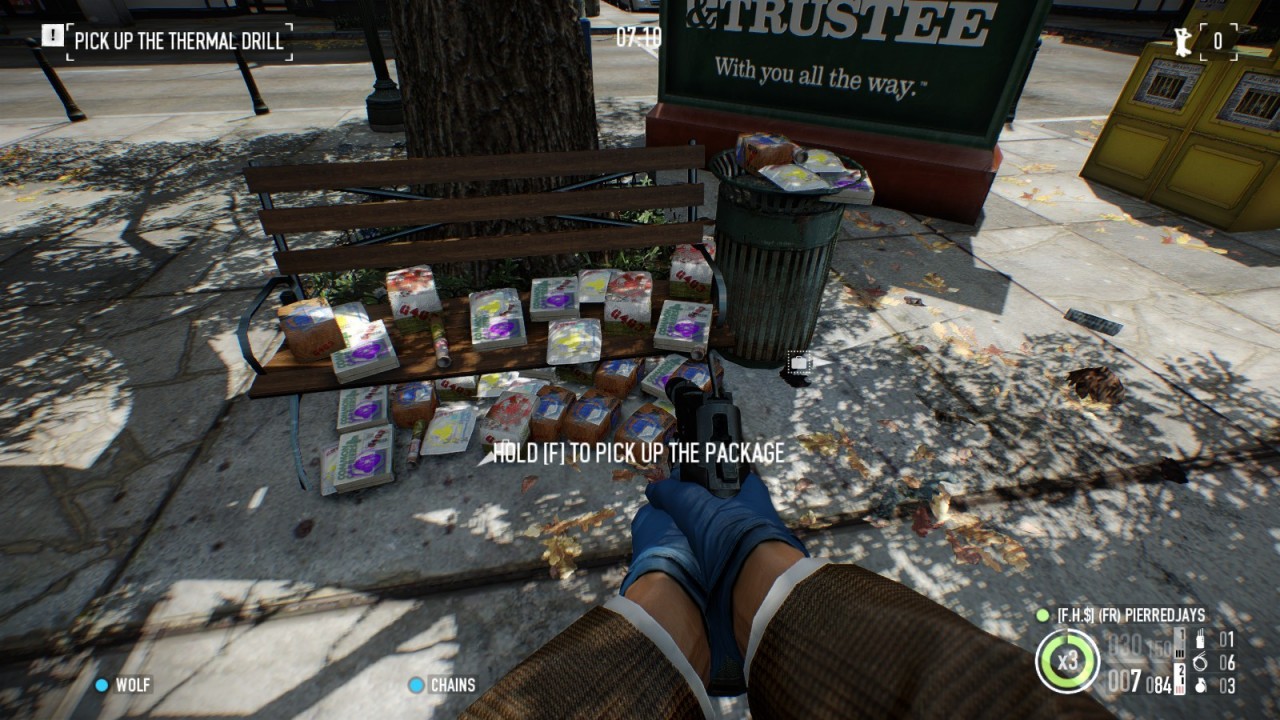Select the Pick Up The Thermal Drill objective
Image resolution: width=1280 pixels, height=720 pixels.
coord(179,41)
